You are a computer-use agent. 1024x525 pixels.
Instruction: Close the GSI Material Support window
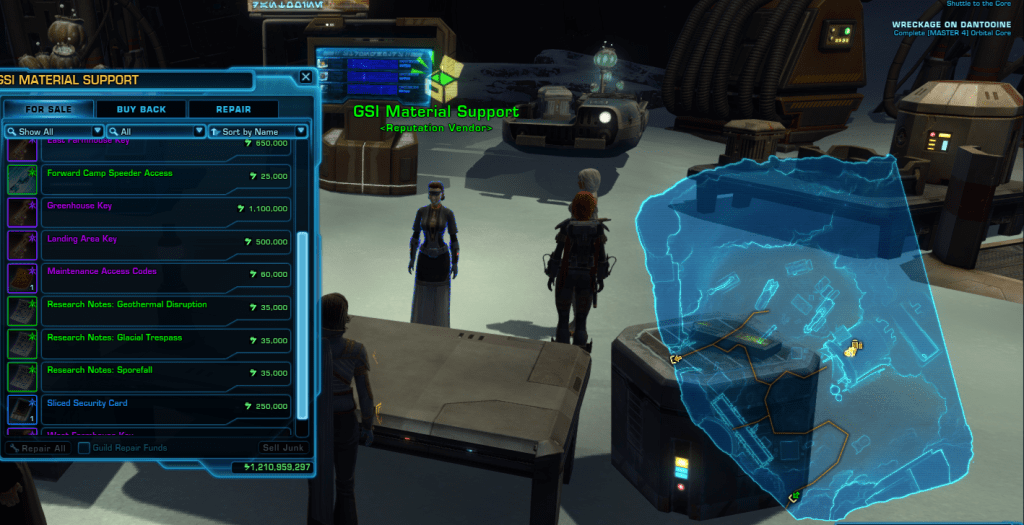click(306, 77)
